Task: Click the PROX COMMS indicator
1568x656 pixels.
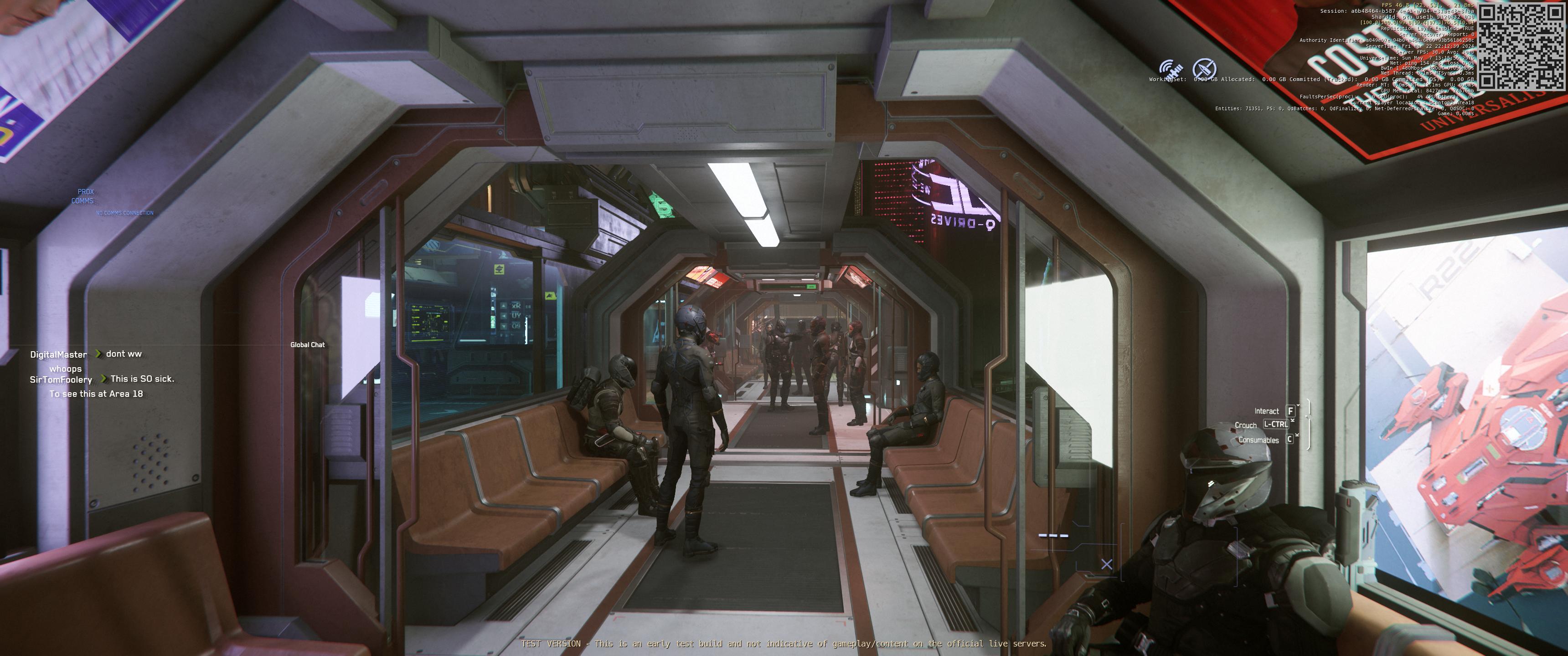Action: tap(84, 196)
